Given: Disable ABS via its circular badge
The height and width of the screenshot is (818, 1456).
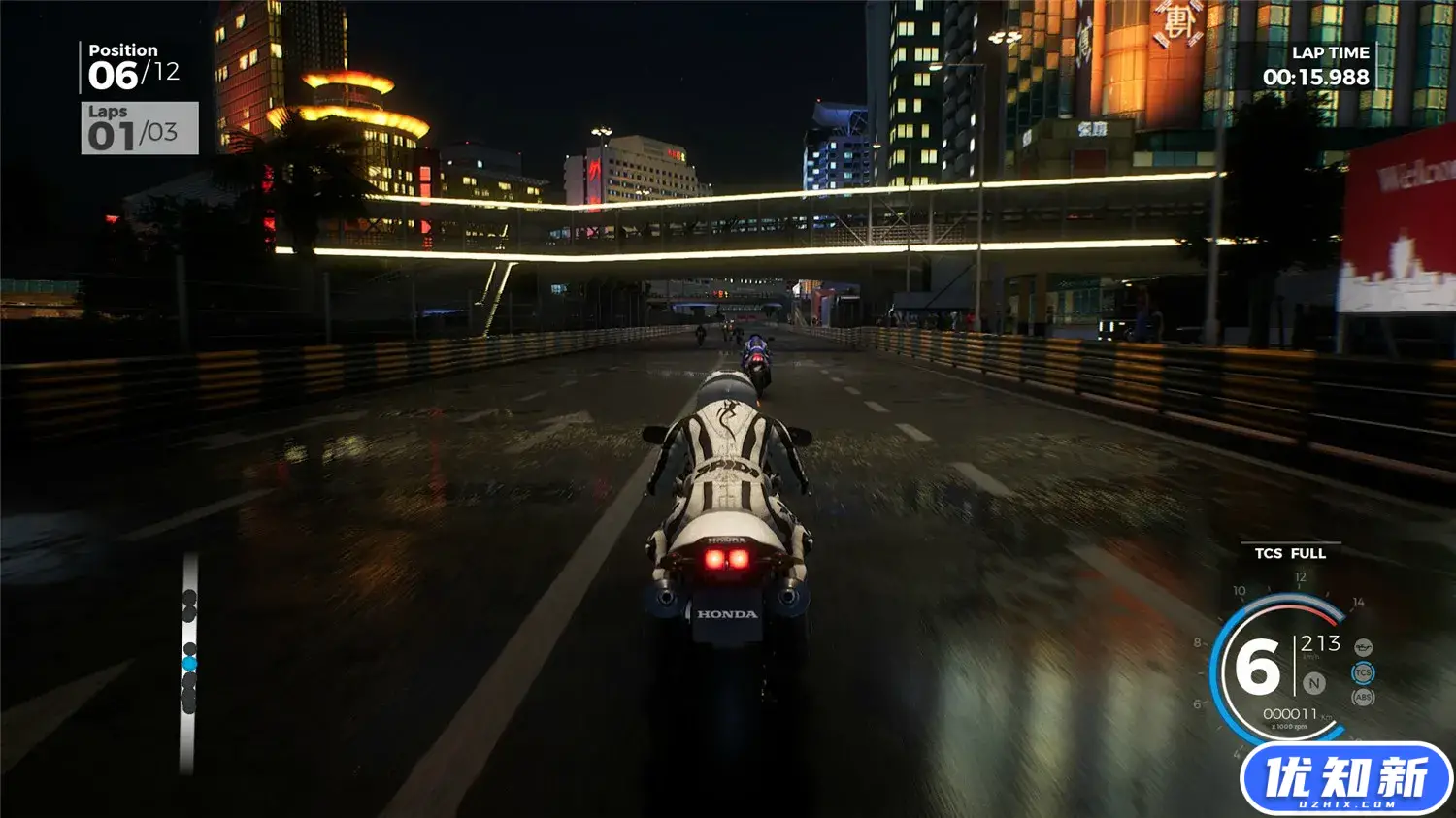Looking at the screenshot, I should click(x=1363, y=698).
